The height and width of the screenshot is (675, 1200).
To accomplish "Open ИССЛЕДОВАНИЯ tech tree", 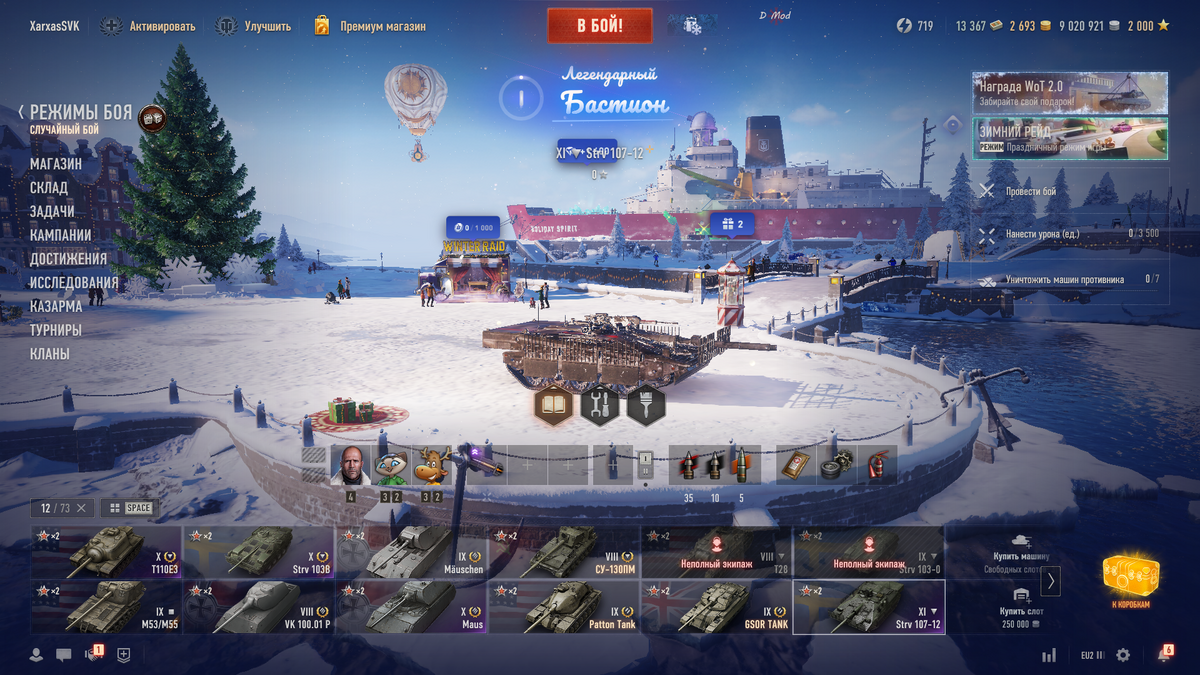I will [x=74, y=283].
